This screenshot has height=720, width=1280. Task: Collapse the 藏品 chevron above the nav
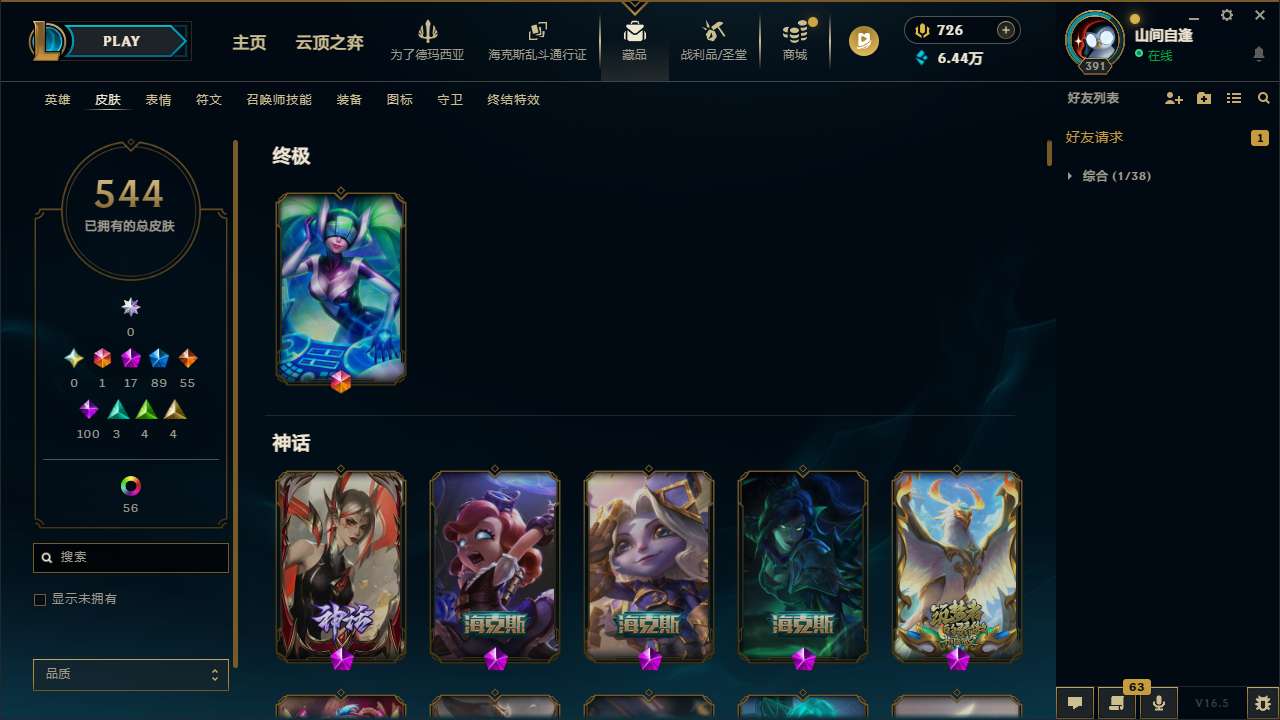coord(634,5)
